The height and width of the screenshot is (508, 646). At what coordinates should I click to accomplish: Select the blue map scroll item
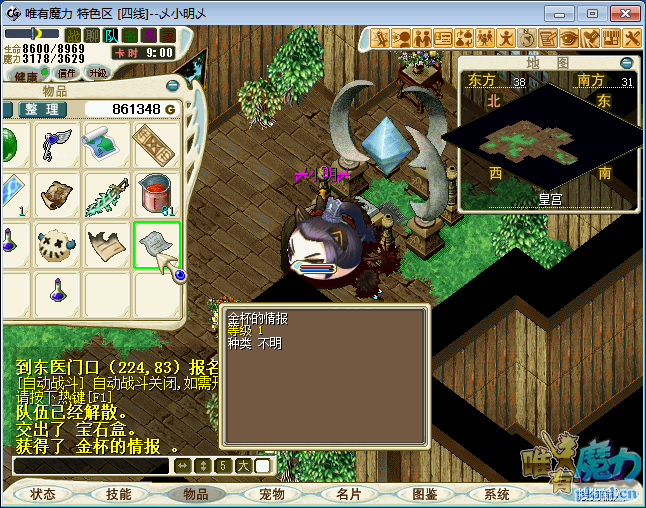pyautogui.click(x=107, y=145)
